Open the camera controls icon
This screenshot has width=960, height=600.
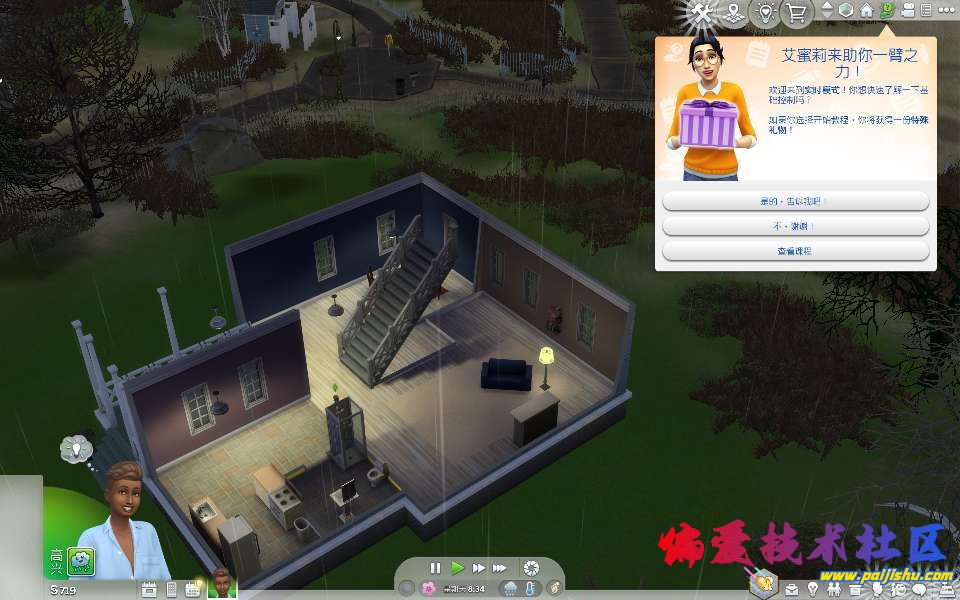908,10
